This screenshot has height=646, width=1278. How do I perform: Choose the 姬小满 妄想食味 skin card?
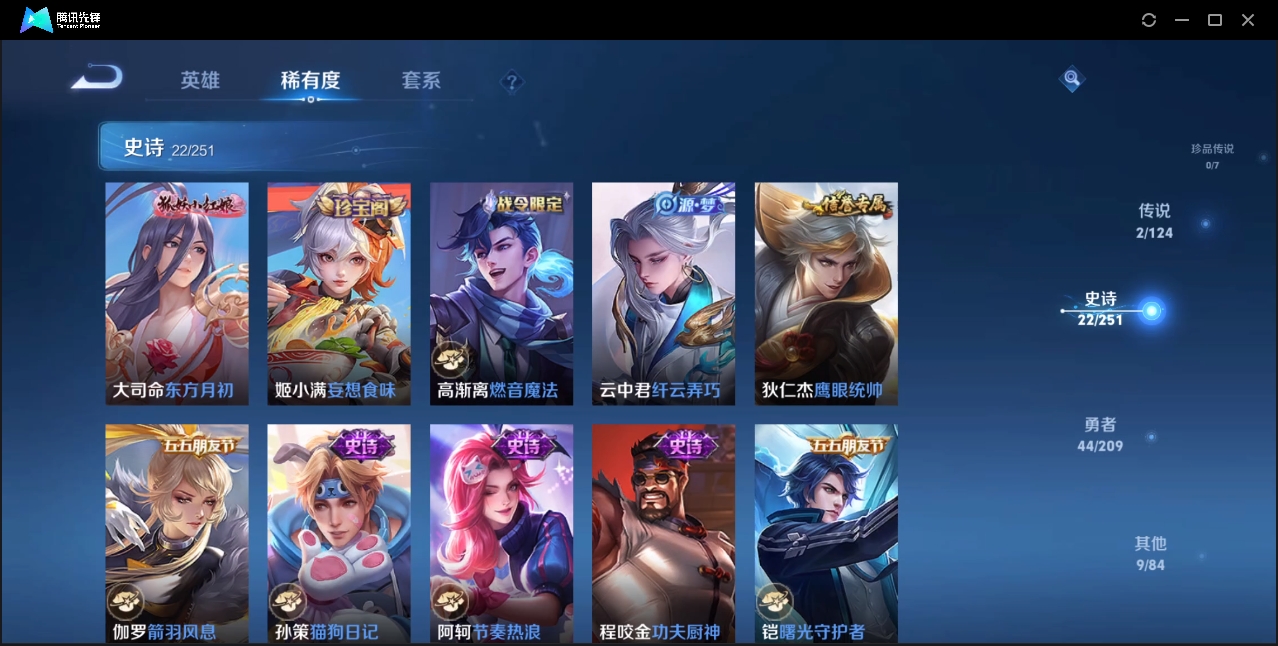(x=339, y=293)
